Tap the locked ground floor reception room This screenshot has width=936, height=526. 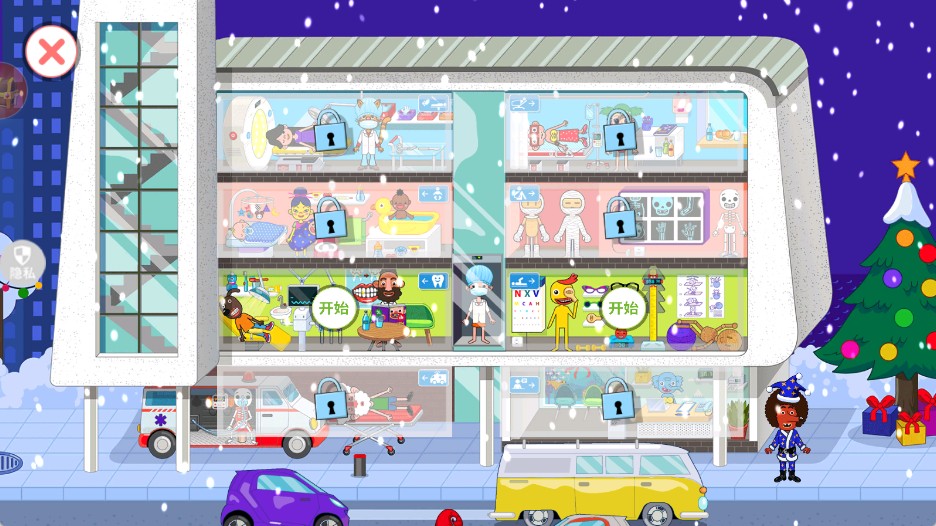618,402
